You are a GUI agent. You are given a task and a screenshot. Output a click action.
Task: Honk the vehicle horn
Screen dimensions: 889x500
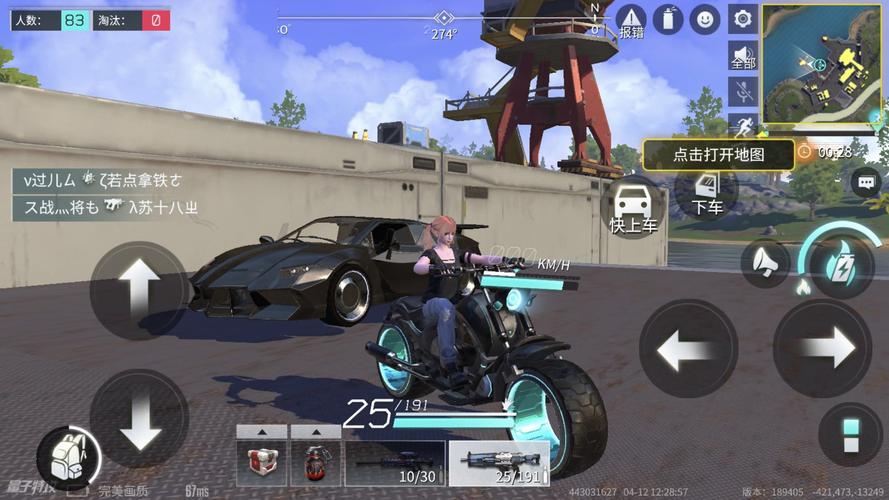(765, 262)
